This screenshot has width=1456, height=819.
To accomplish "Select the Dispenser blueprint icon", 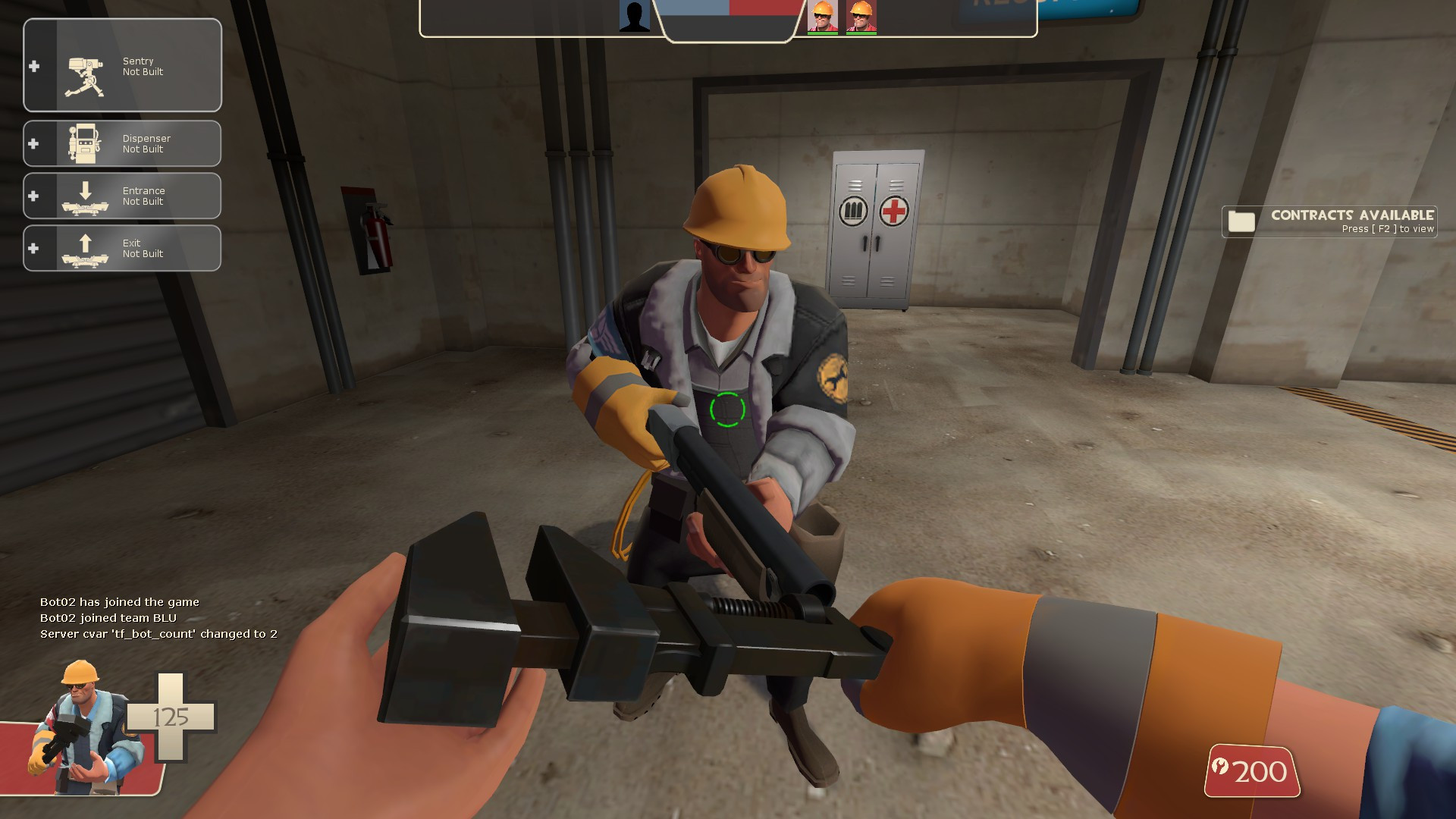I will [85, 143].
